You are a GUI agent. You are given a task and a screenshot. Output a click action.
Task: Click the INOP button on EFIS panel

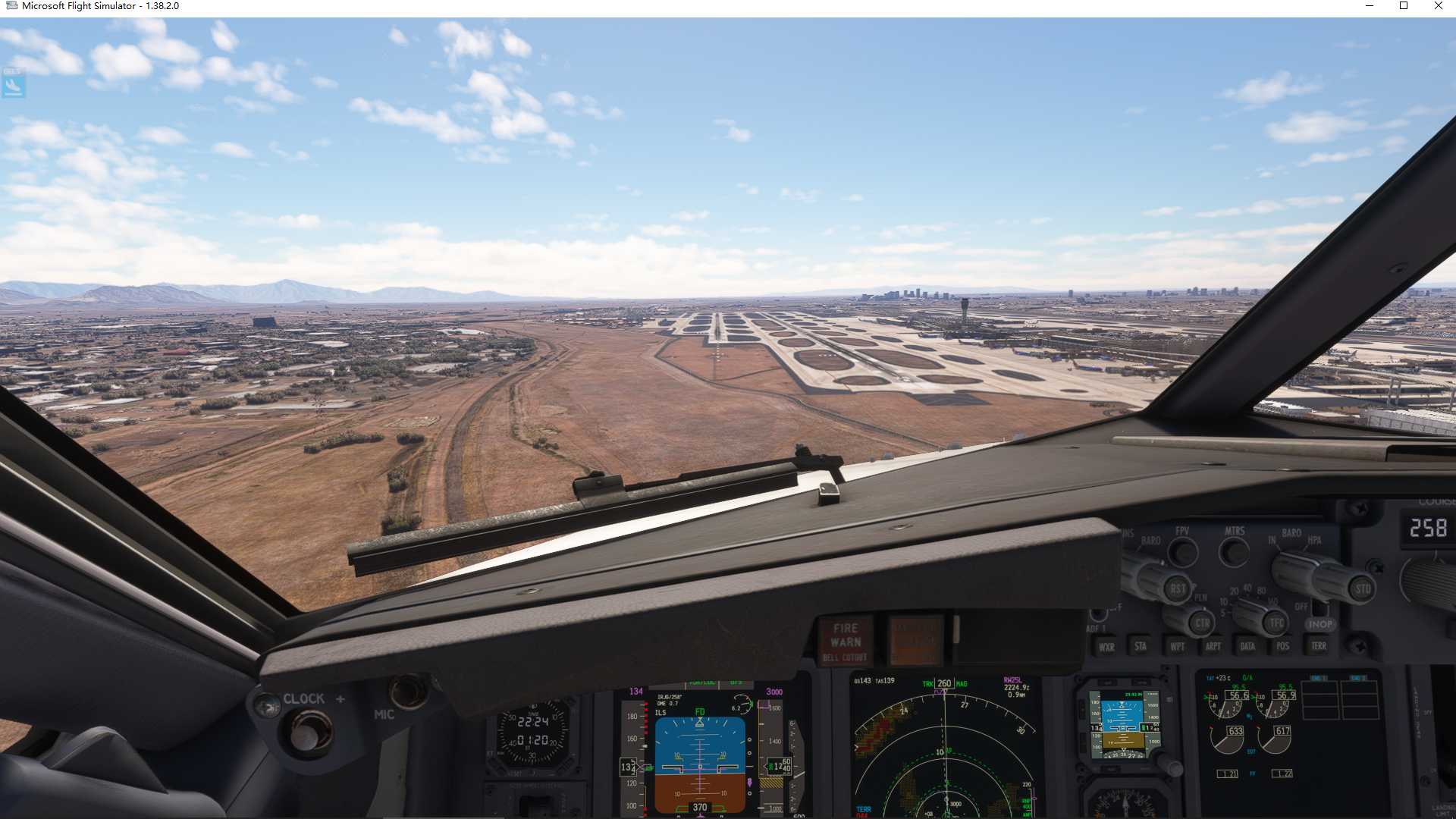pyautogui.click(x=1320, y=625)
